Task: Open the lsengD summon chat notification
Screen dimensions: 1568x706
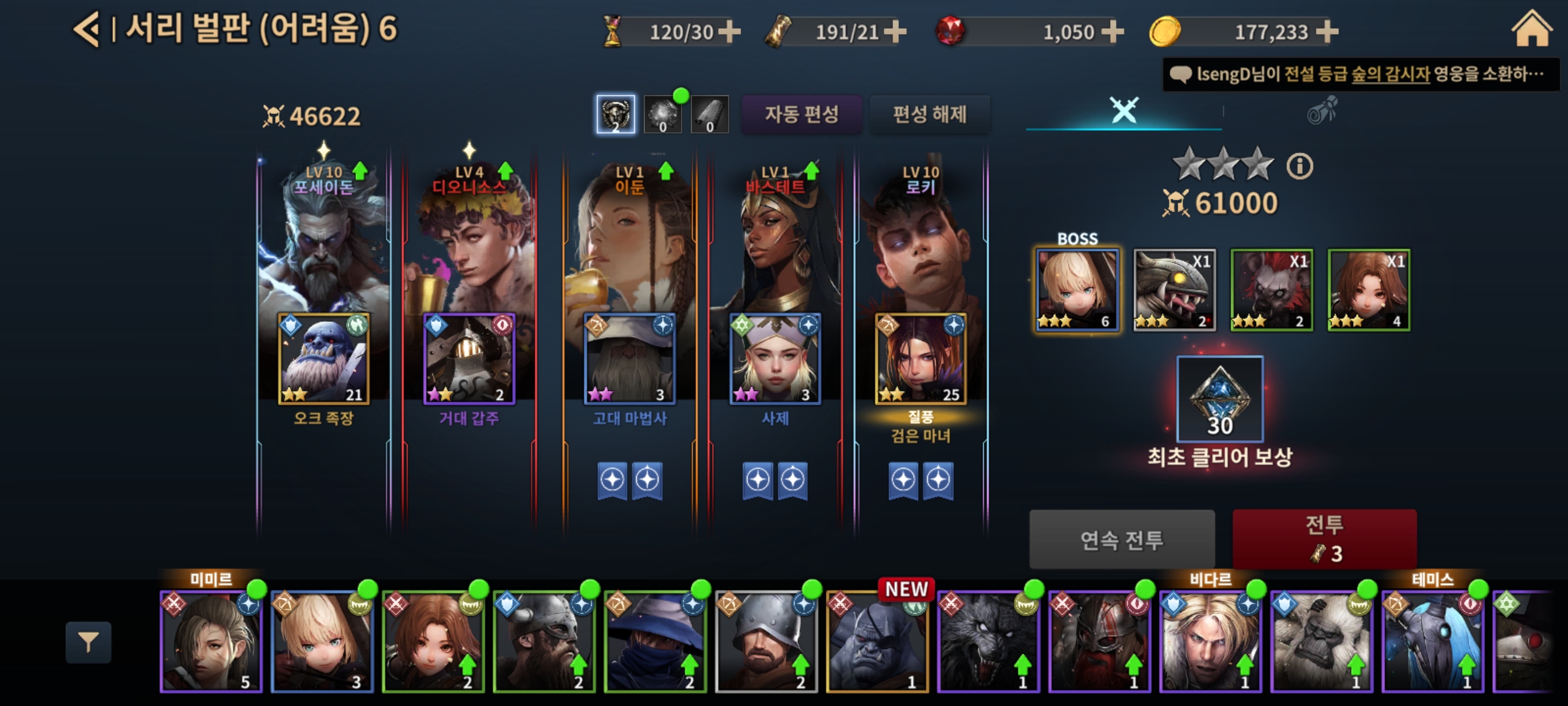Action: 1361,75
